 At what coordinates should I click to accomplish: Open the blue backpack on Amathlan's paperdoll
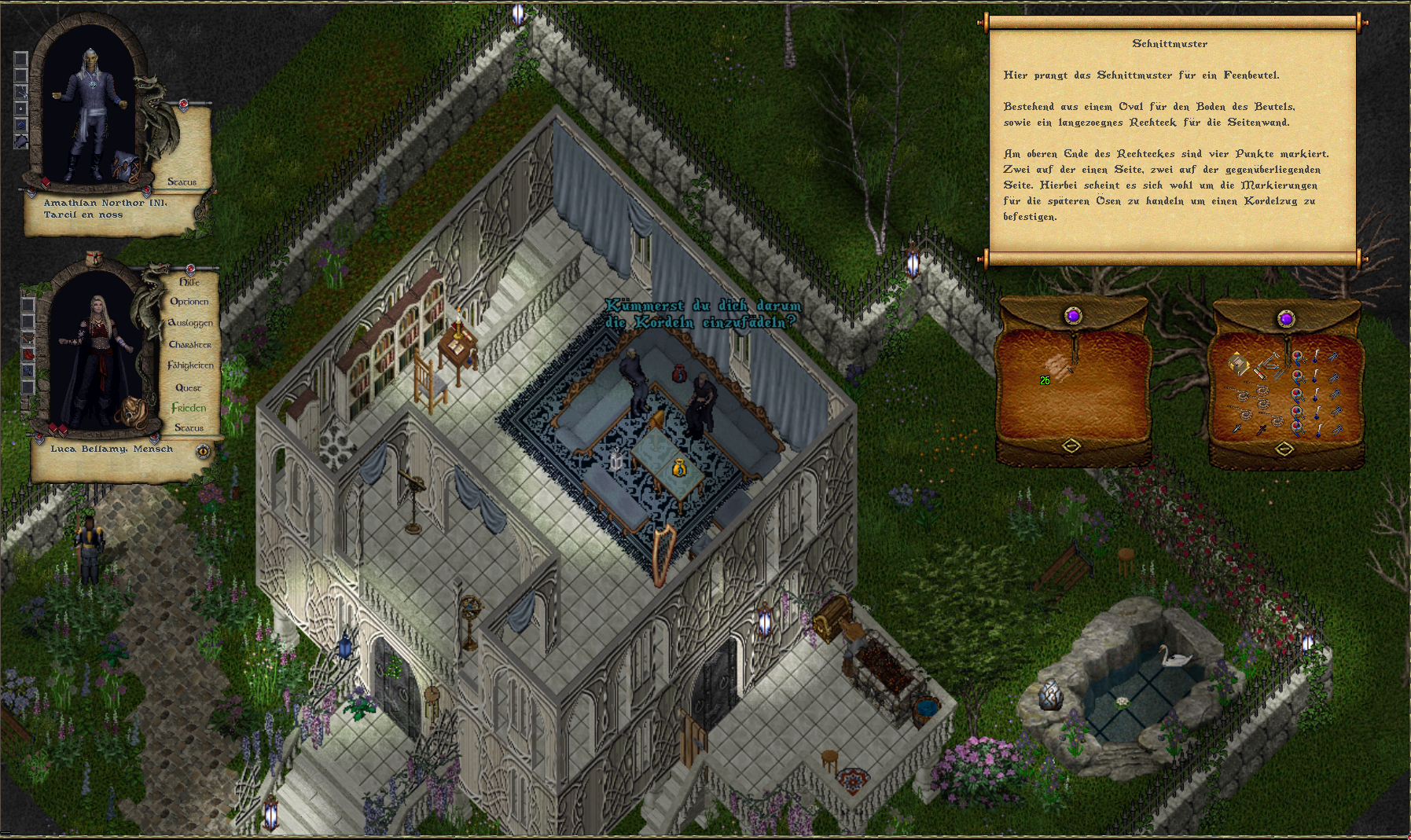126,166
